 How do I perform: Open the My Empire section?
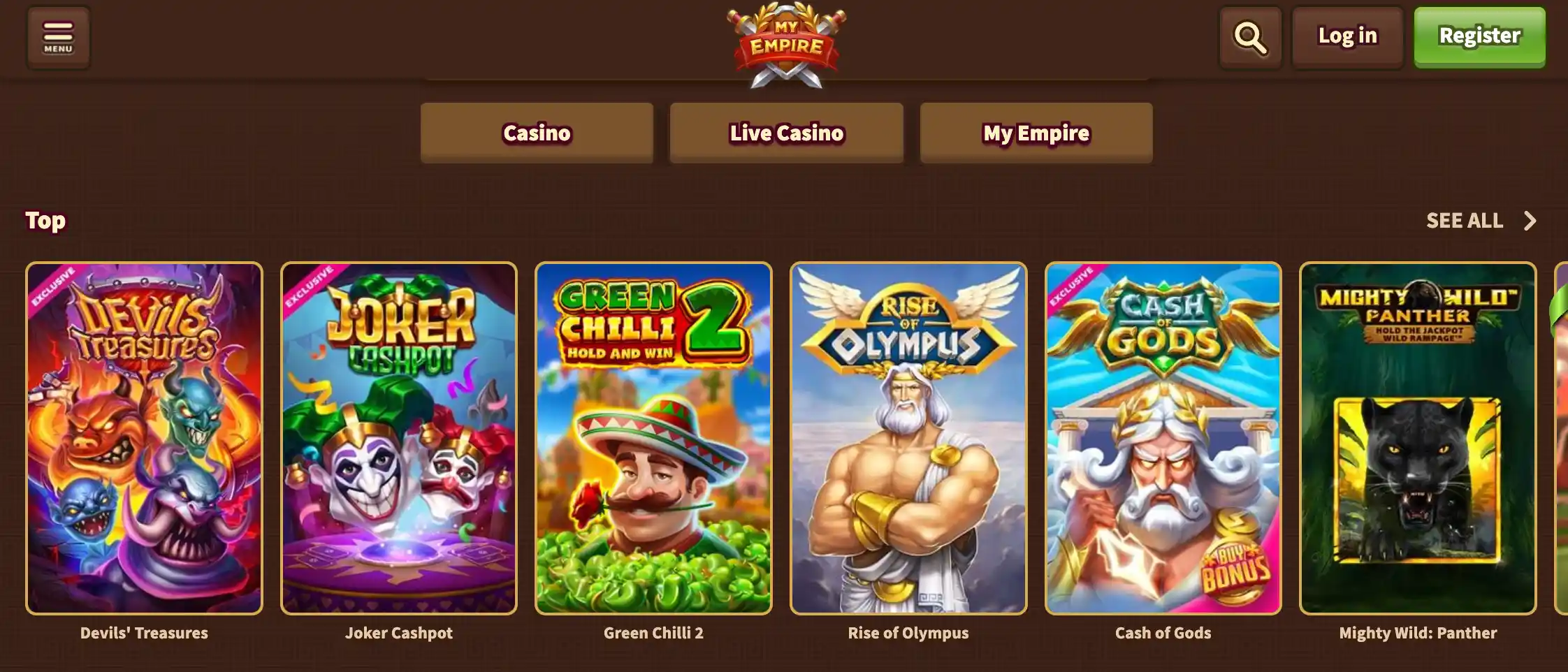(x=1036, y=133)
